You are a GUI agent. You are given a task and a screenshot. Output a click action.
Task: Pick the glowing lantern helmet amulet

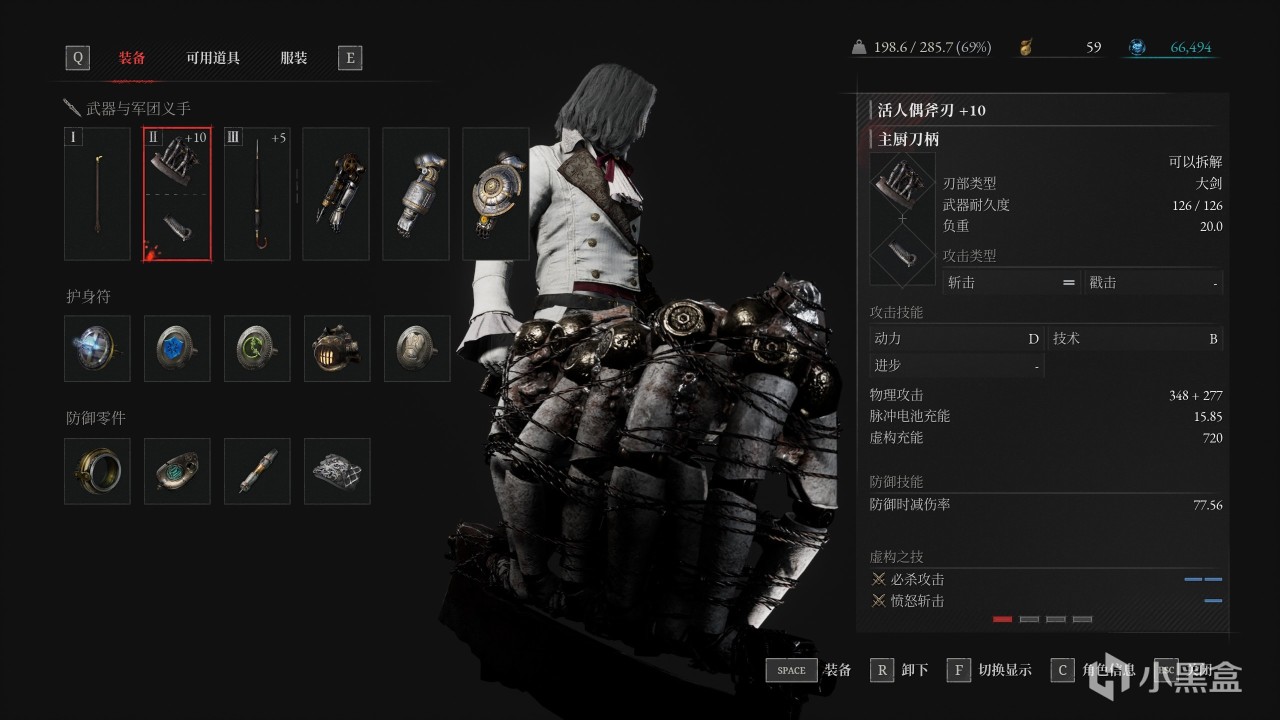point(337,349)
